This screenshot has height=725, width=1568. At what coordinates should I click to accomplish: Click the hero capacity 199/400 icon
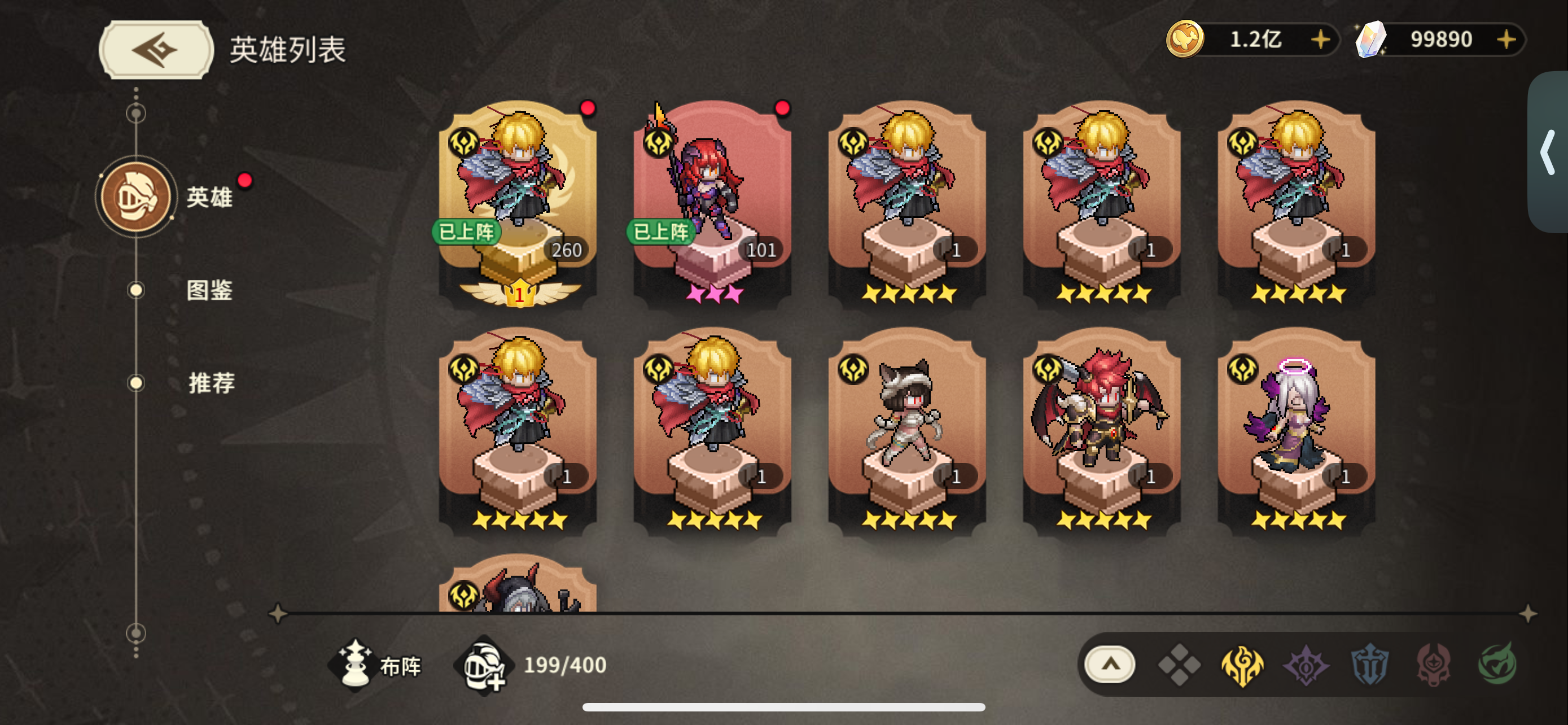481,667
